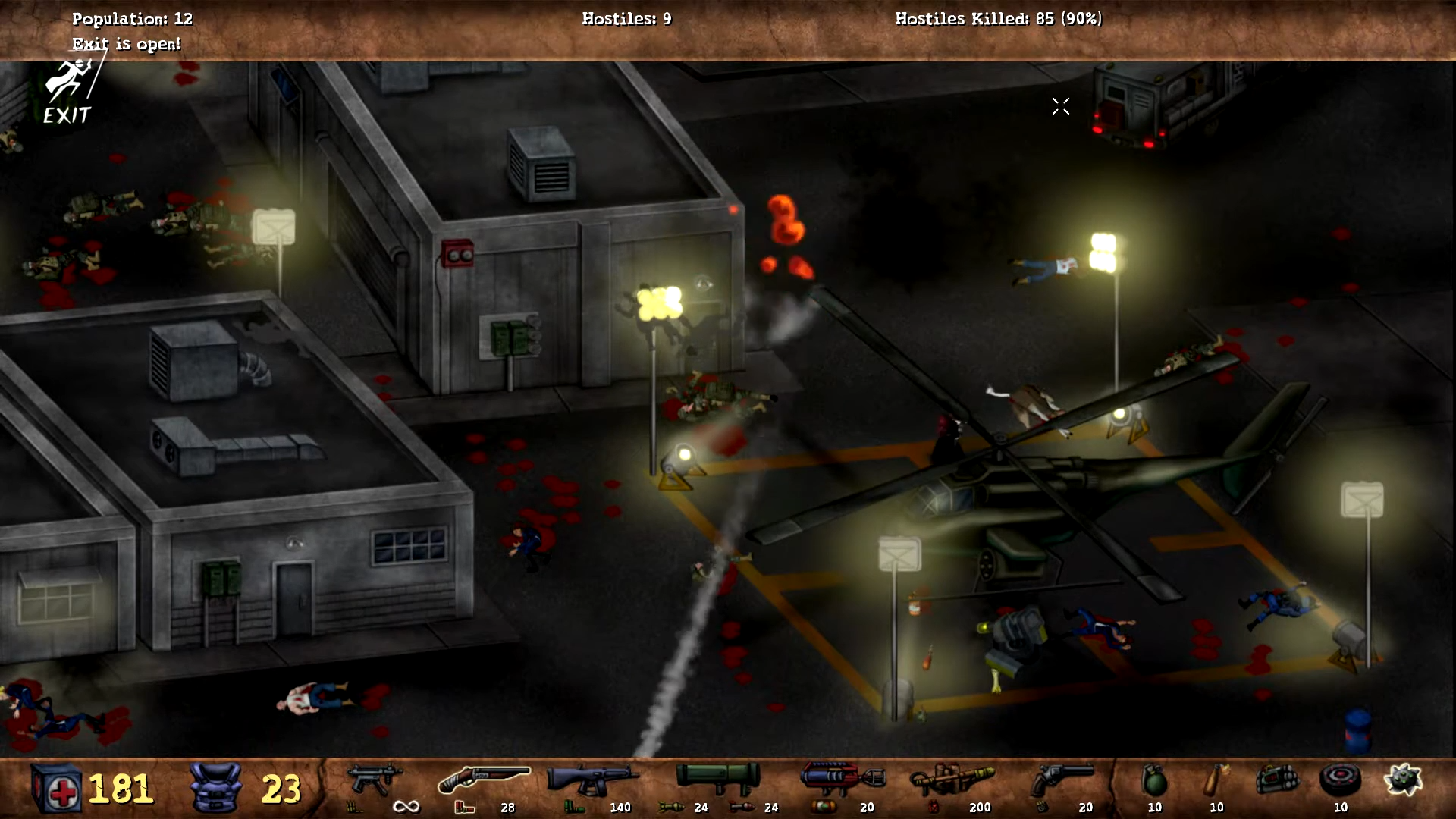Equip the round landmine item
This screenshot has width=1456, height=819.
tap(1340, 780)
